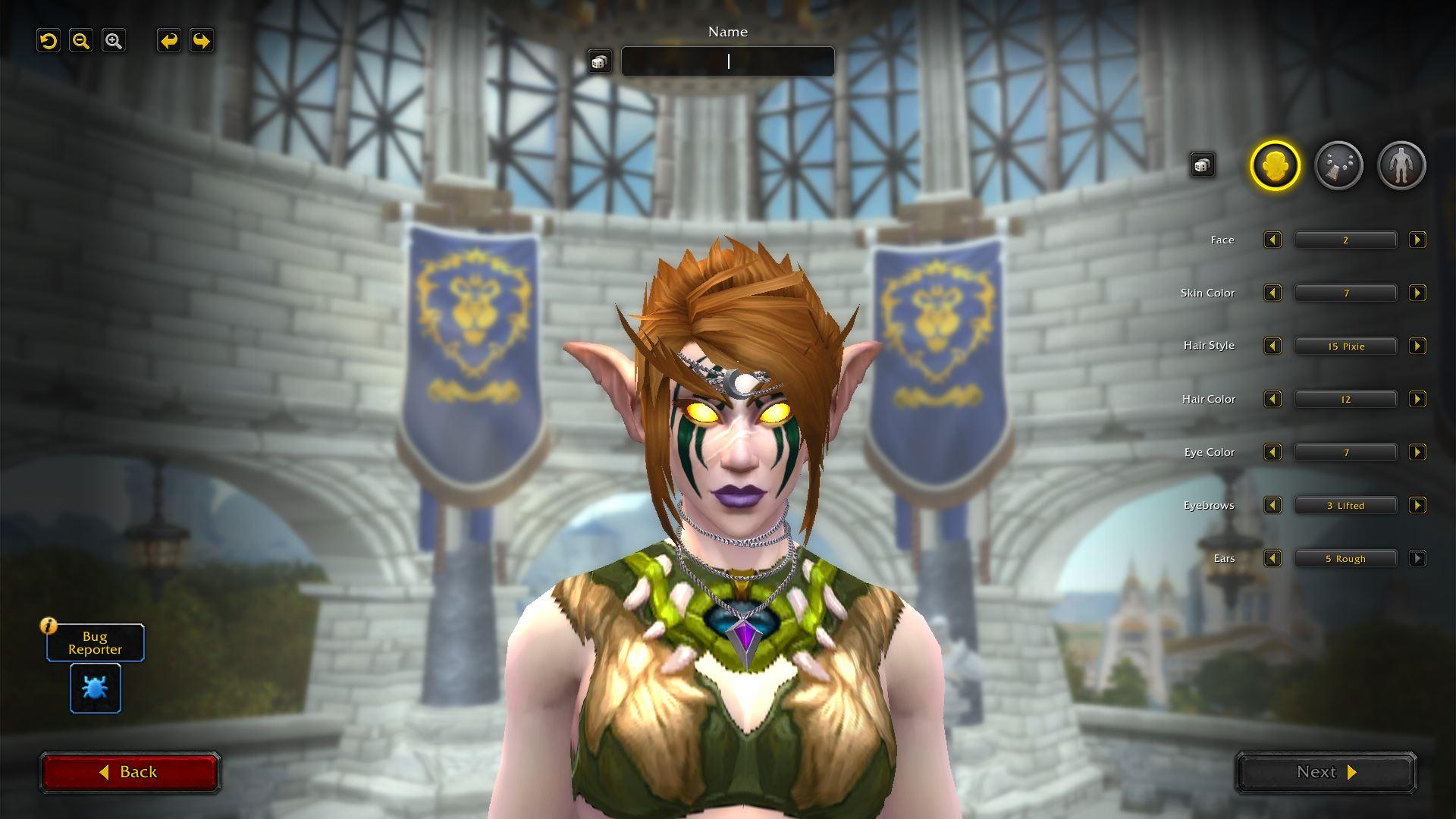Go Back to the previous screen
This screenshot has width=1456, height=819.
[x=130, y=772]
